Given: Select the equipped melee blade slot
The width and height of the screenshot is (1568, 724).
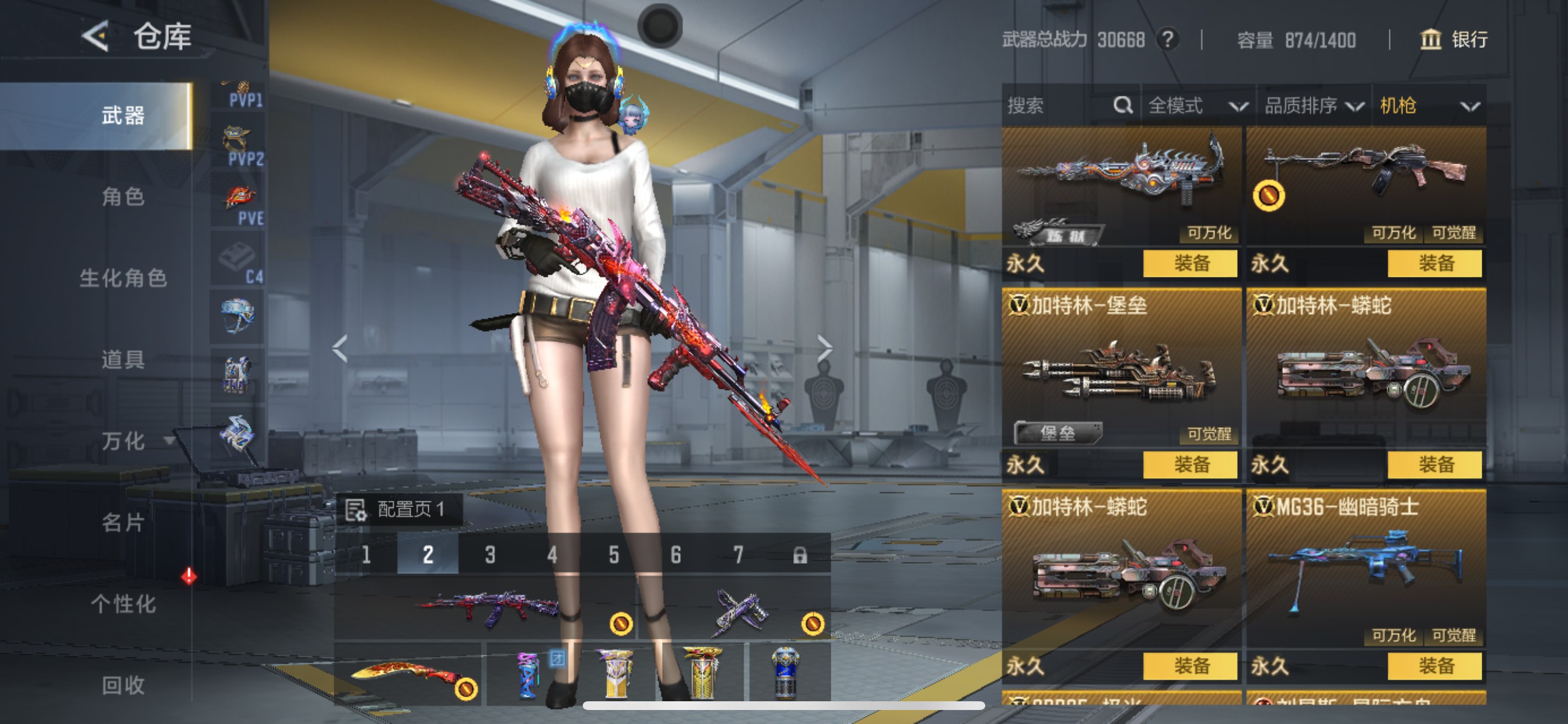Looking at the screenshot, I should click(409, 674).
